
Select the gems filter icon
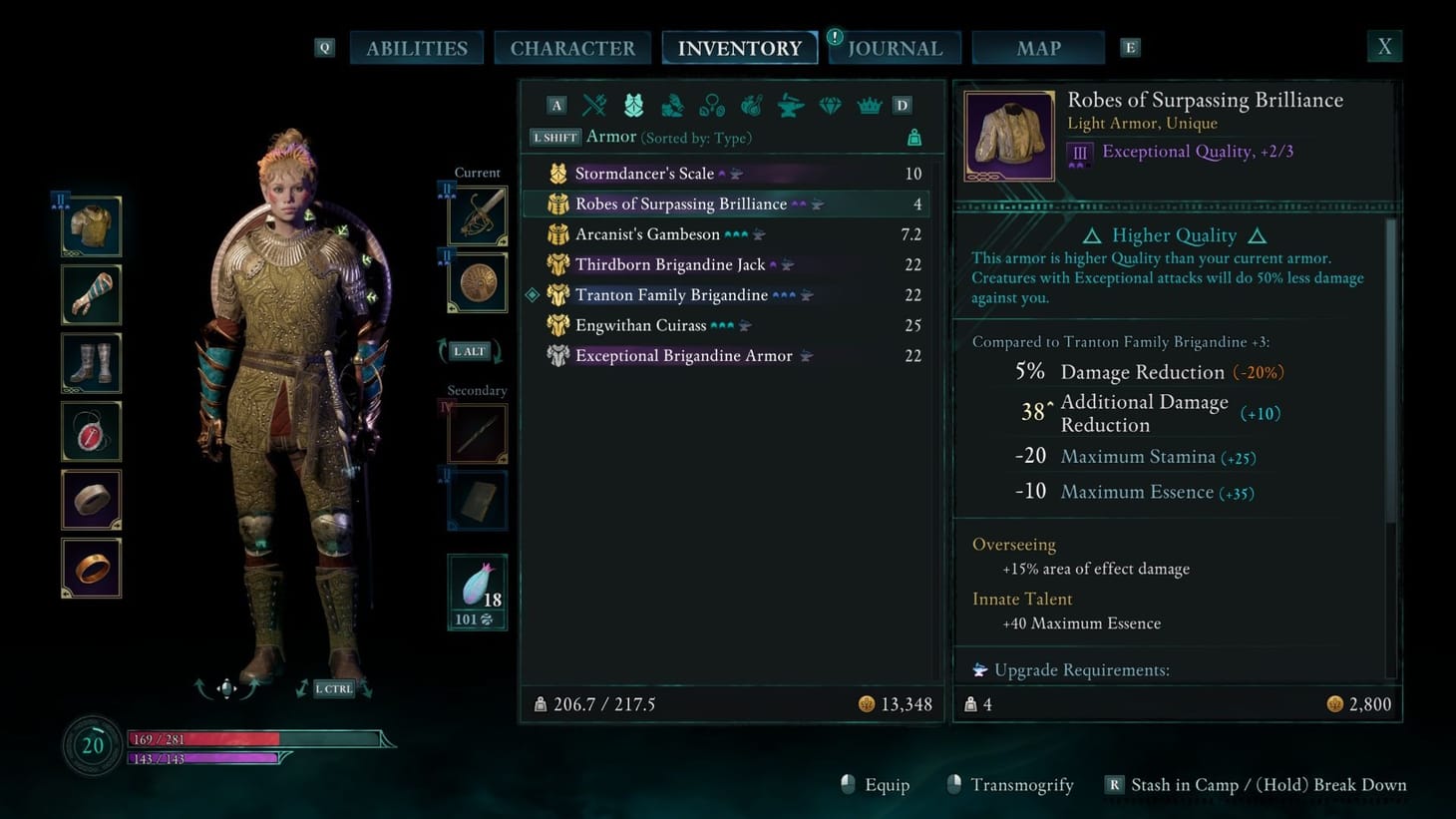(x=830, y=105)
